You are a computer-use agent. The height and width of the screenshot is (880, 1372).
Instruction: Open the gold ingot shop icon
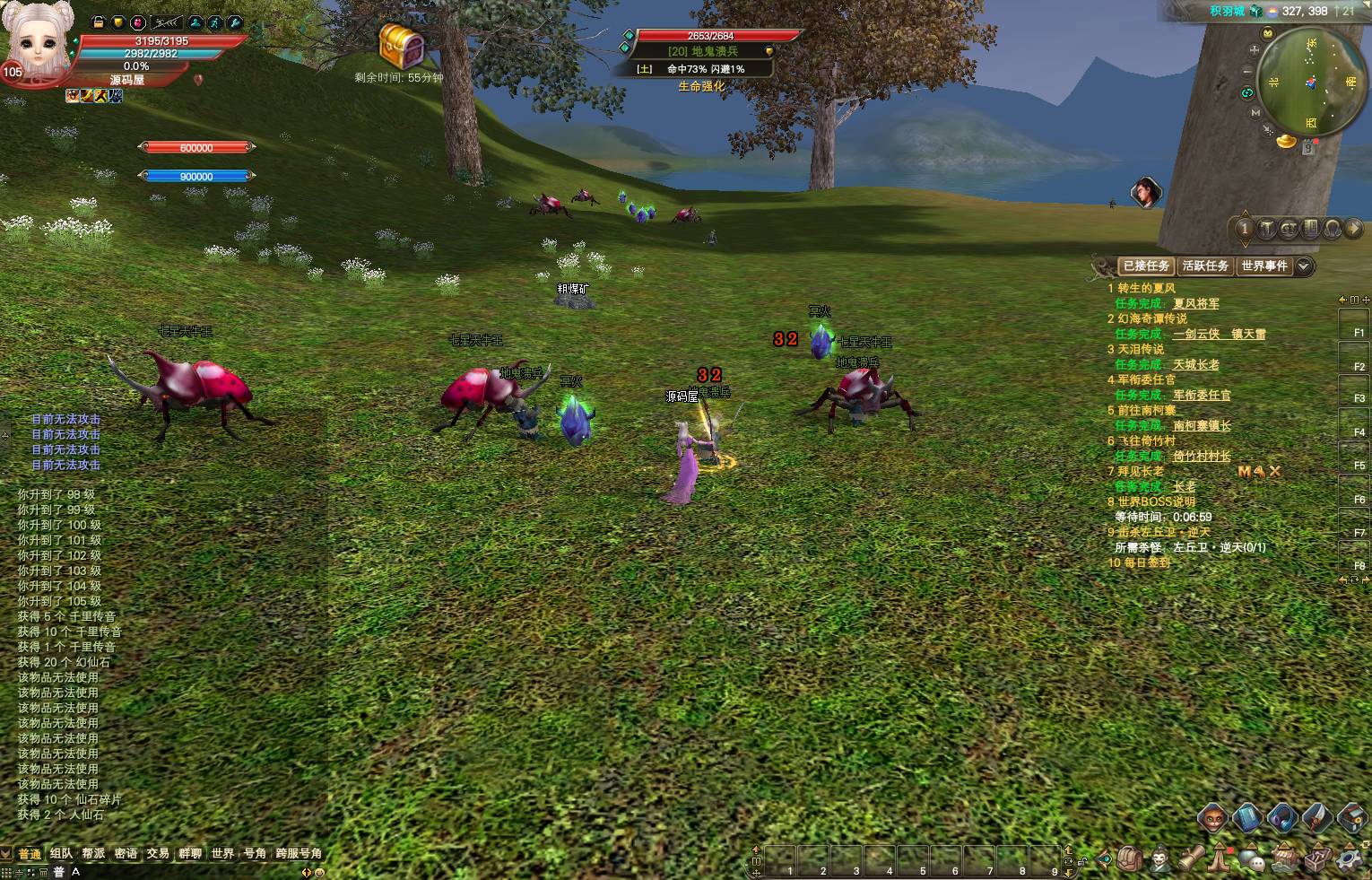[1287, 141]
